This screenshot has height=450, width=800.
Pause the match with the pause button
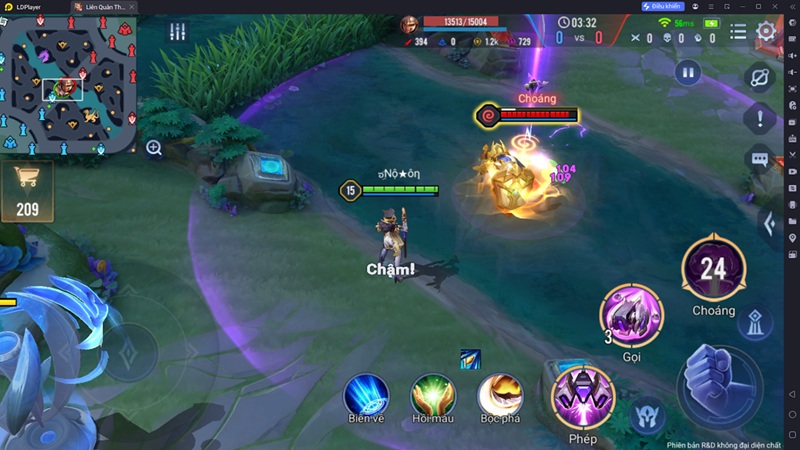click(x=687, y=72)
